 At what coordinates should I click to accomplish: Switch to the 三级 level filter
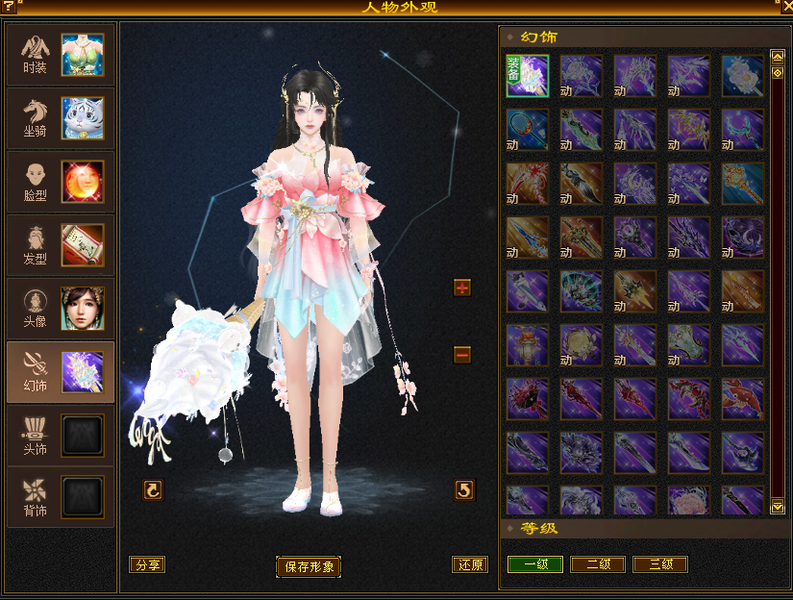point(660,565)
